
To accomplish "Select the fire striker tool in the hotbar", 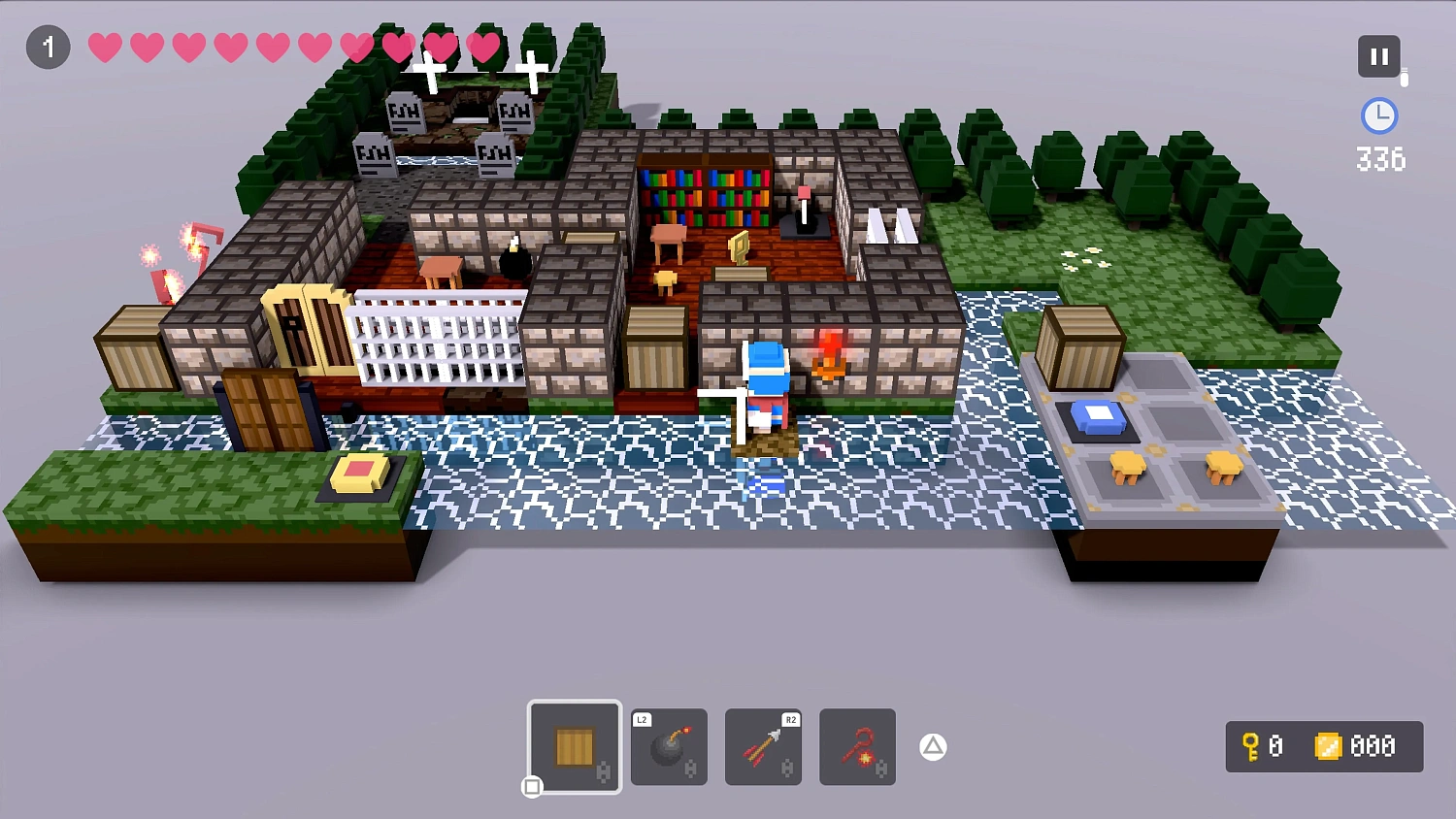I will coord(857,747).
